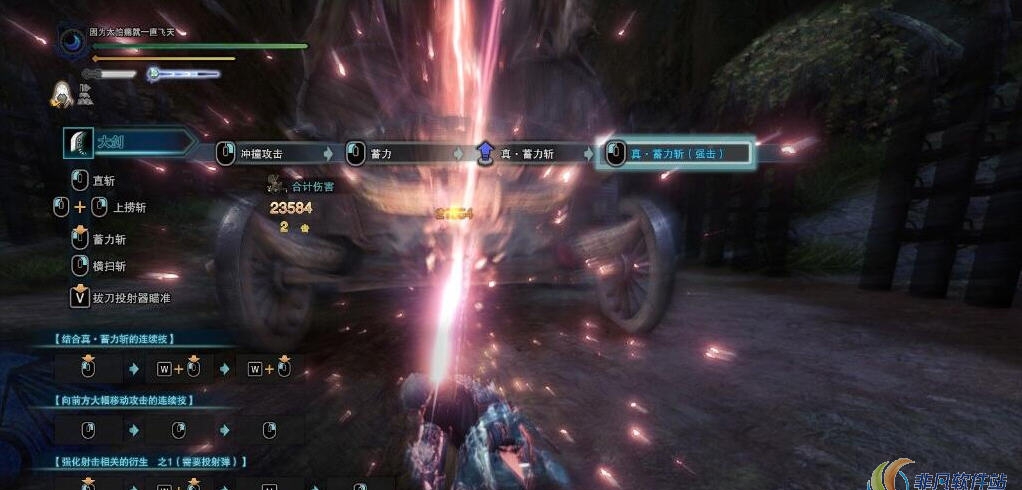Select the 蓄力 combo step
This screenshot has height=490, width=1022.
pos(380,154)
